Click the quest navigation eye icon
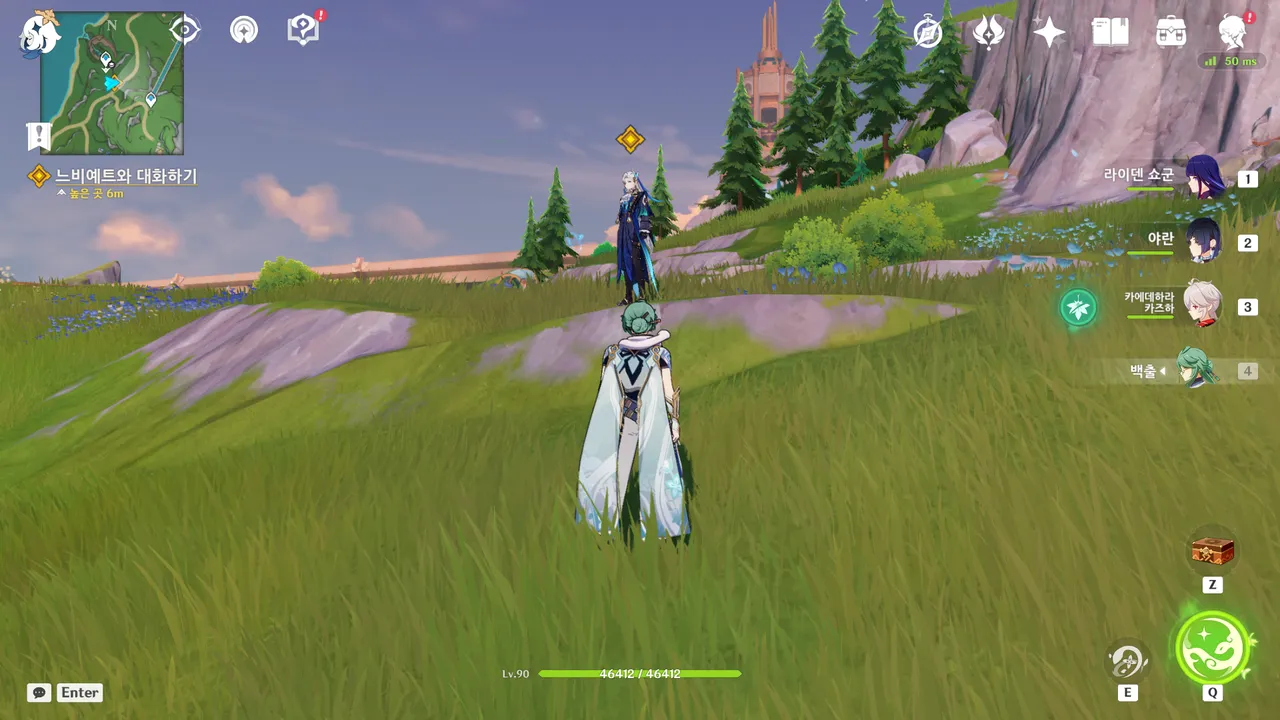 pyautogui.click(x=185, y=30)
